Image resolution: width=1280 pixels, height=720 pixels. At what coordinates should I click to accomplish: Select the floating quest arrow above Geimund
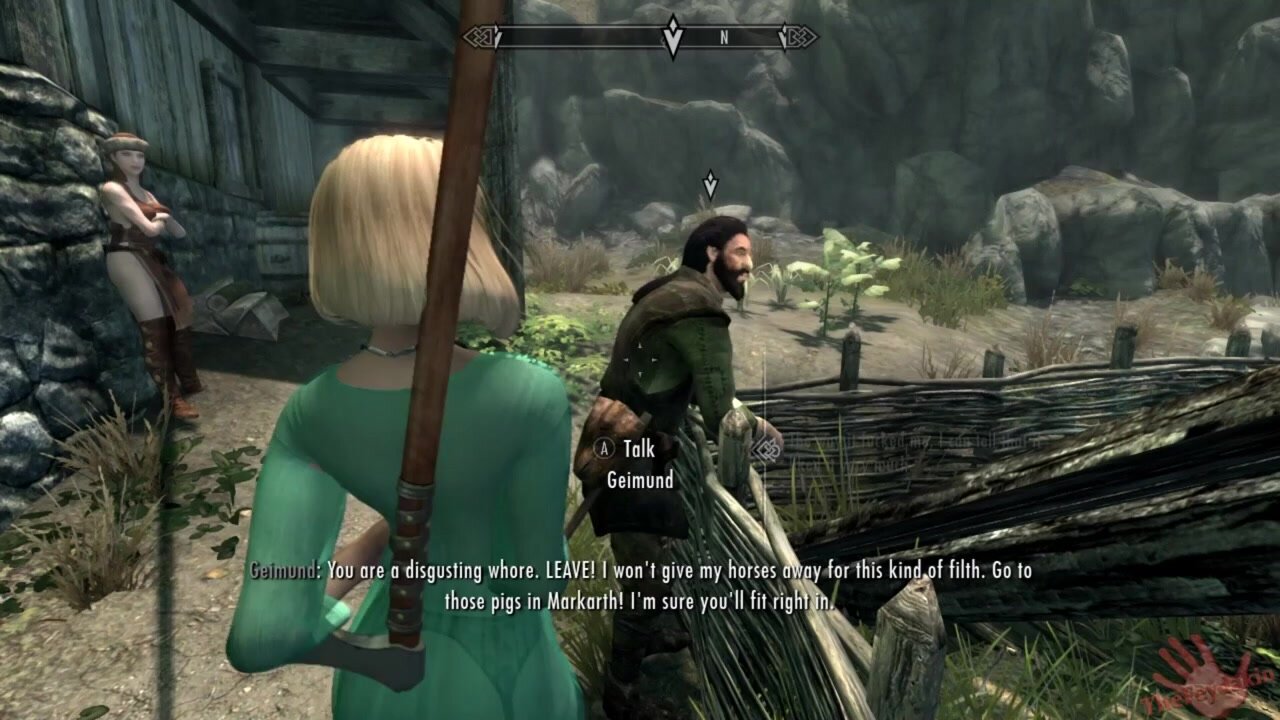(710, 184)
